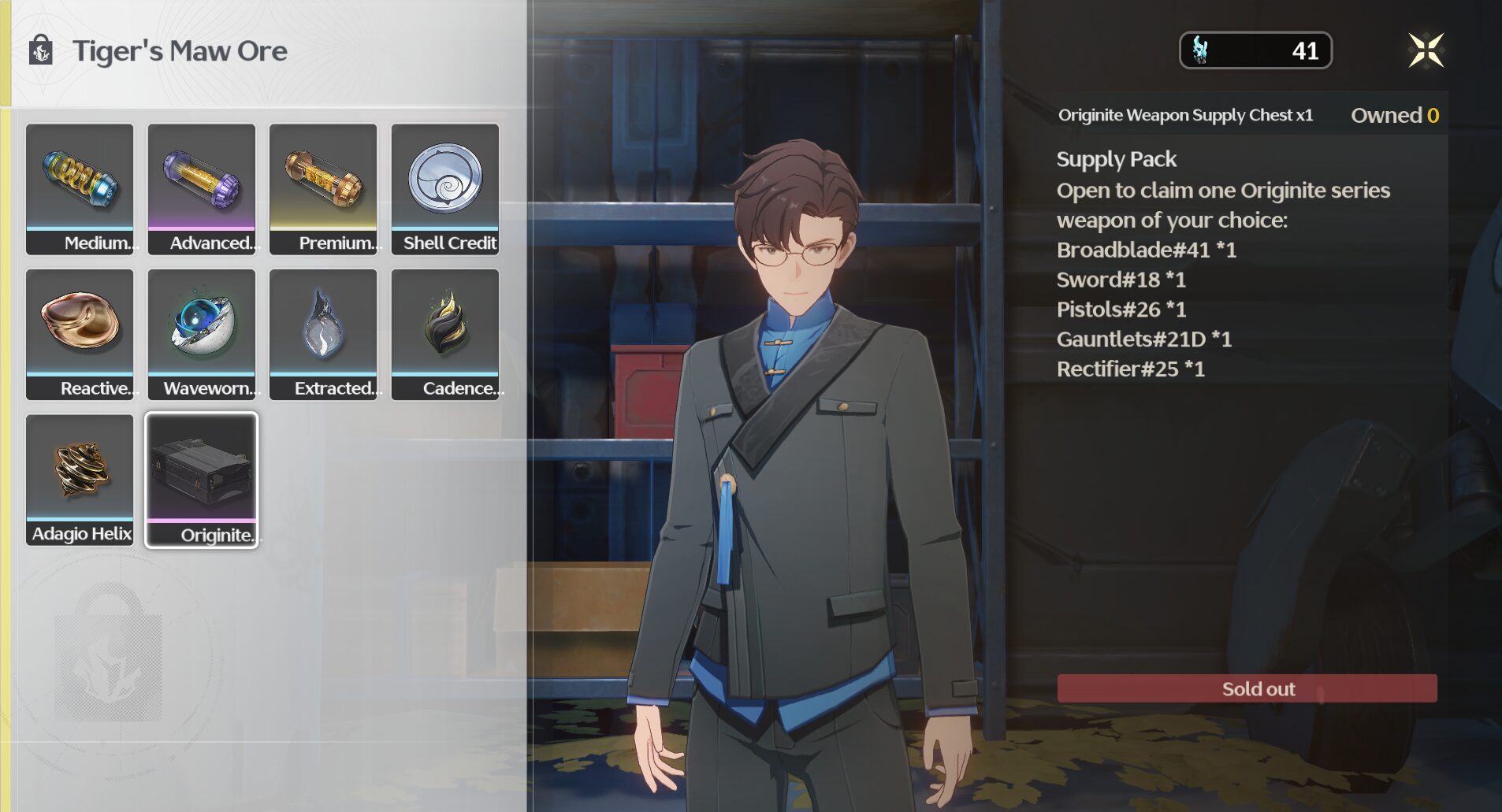Click the Shell Credit coin icon

coord(445,187)
